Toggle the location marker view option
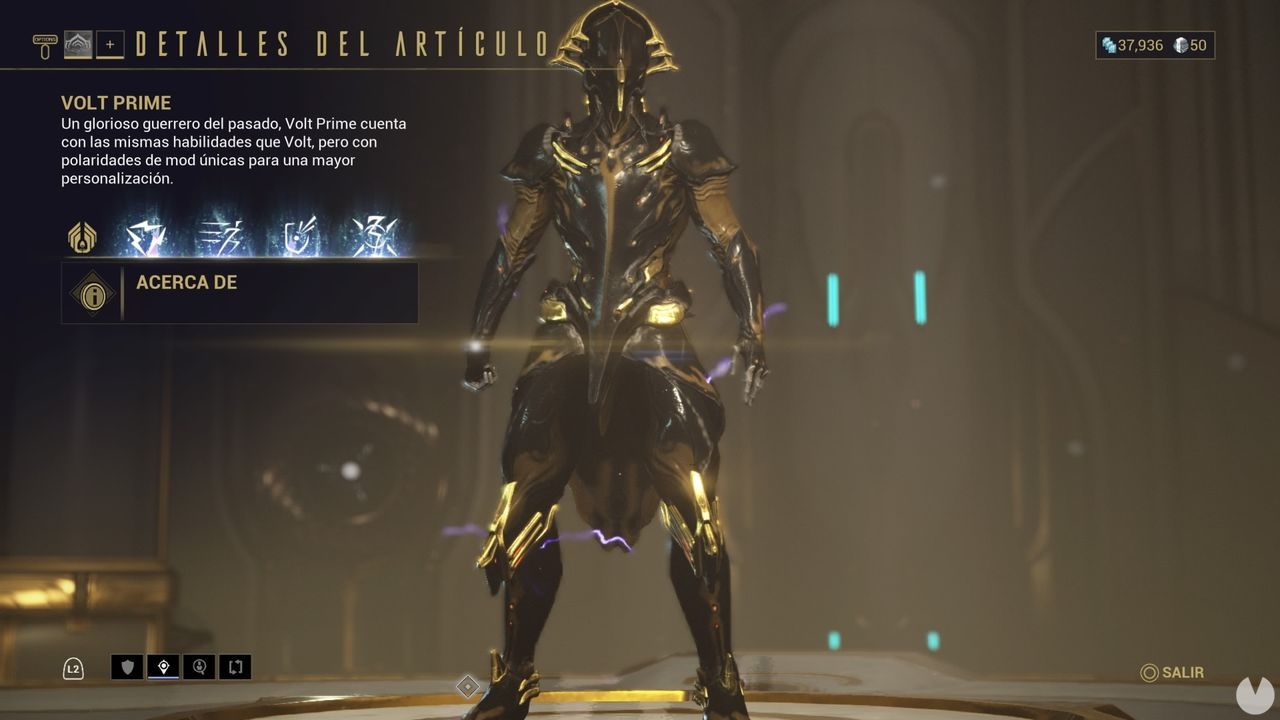The image size is (1280, 720). click(x=162, y=667)
